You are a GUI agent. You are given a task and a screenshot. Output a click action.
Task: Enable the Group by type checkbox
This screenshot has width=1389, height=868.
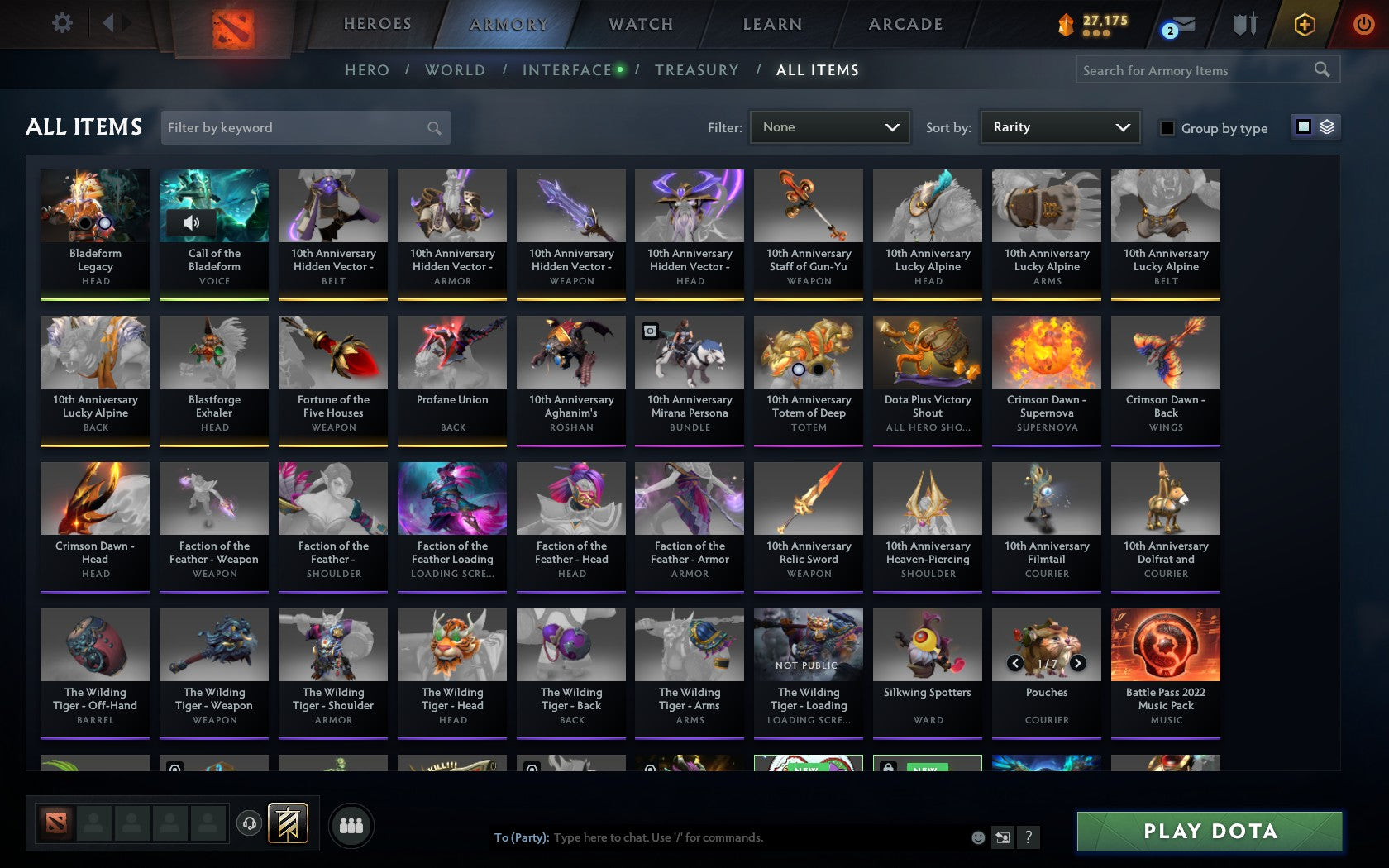pyautogui.click(x=1166, y=129)
